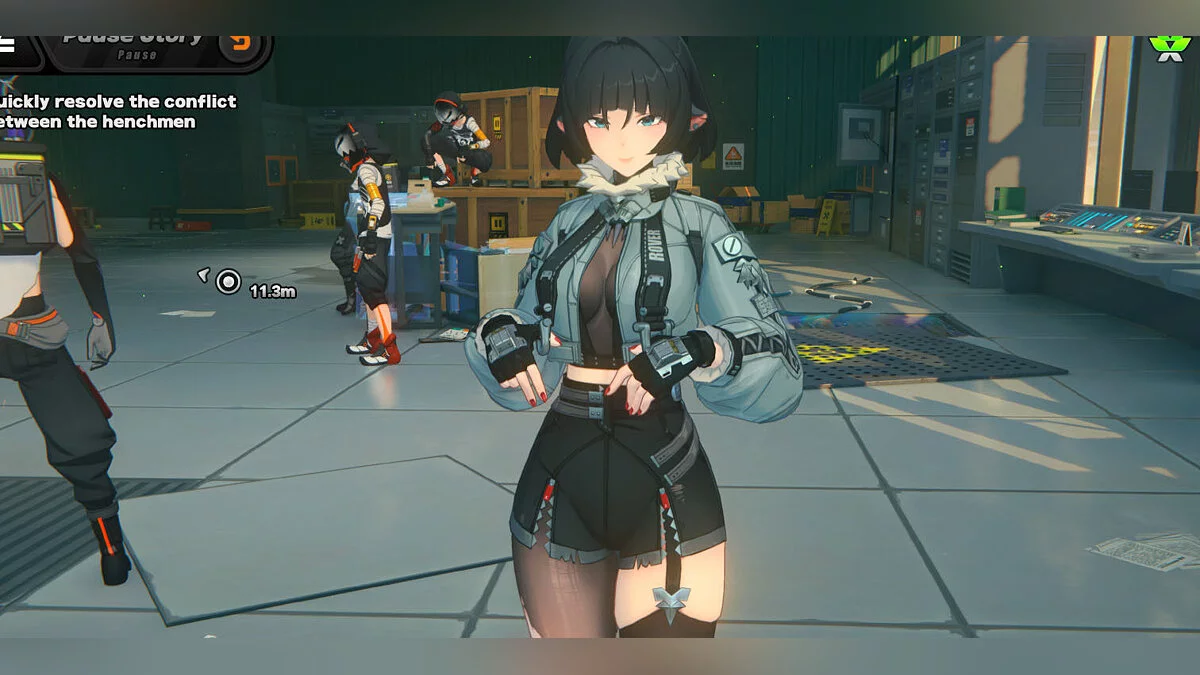This screenshot has width=1200, height=675.
Task: Click the 11.3m objective waypoint marker
Action: coord(228,282)
